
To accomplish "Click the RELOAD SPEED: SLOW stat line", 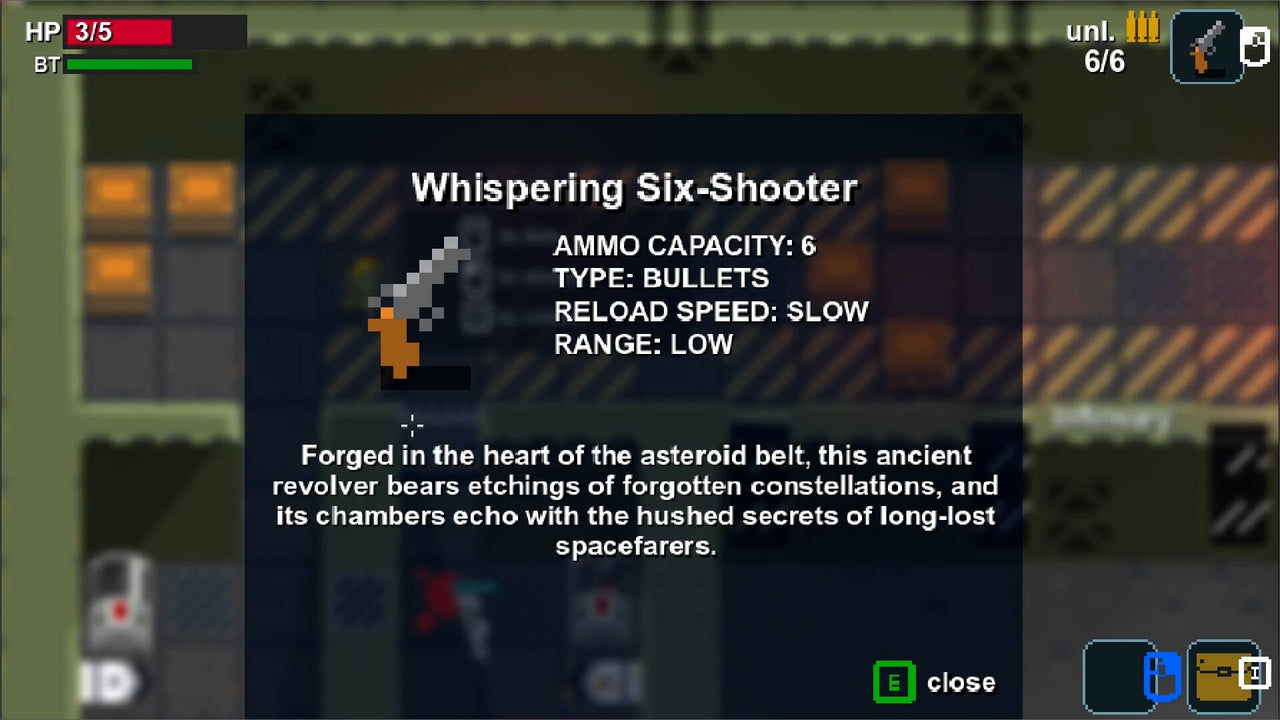I will point(711,311).
